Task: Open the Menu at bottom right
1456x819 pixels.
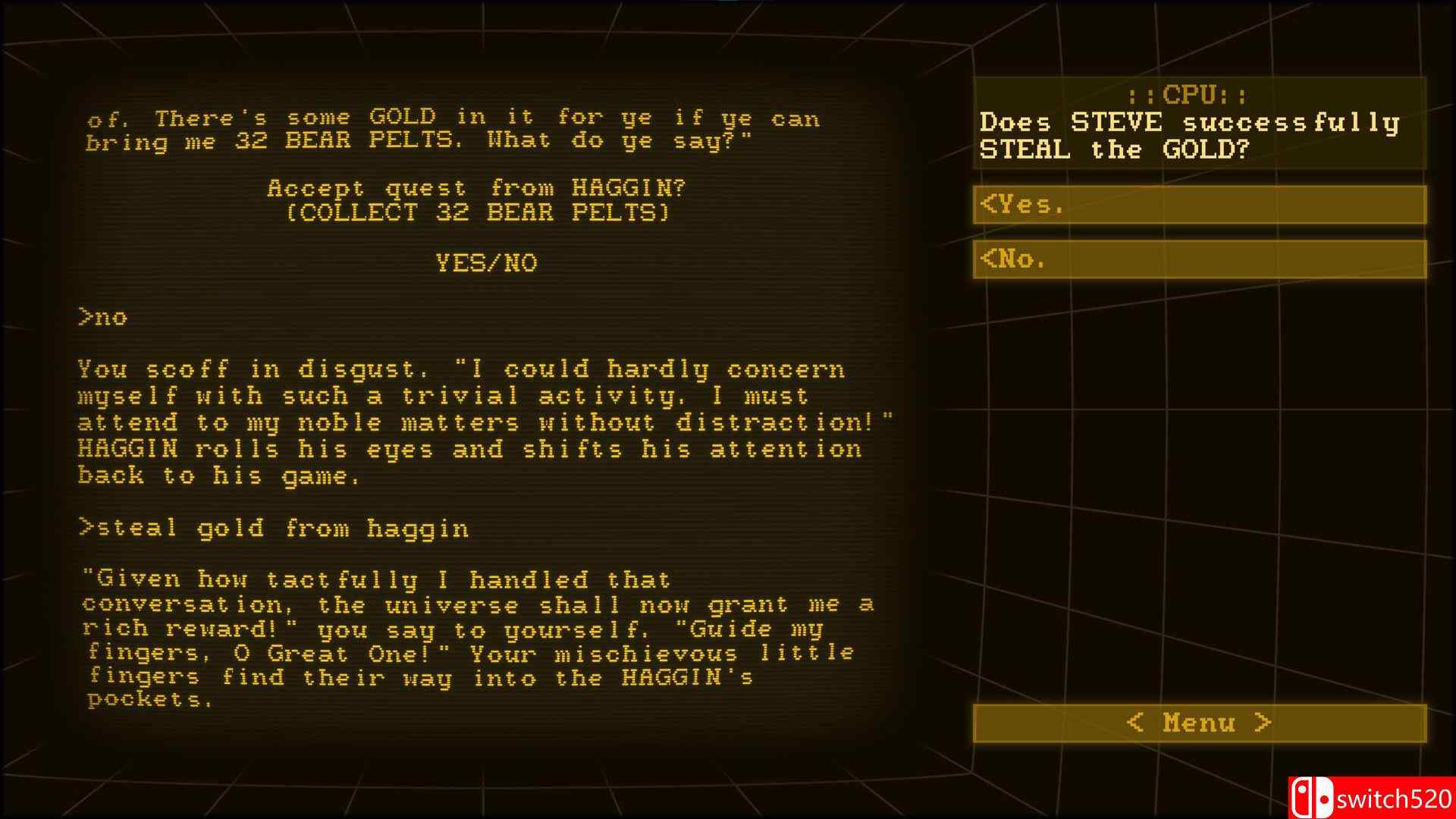Action: tap(1198, 723)
